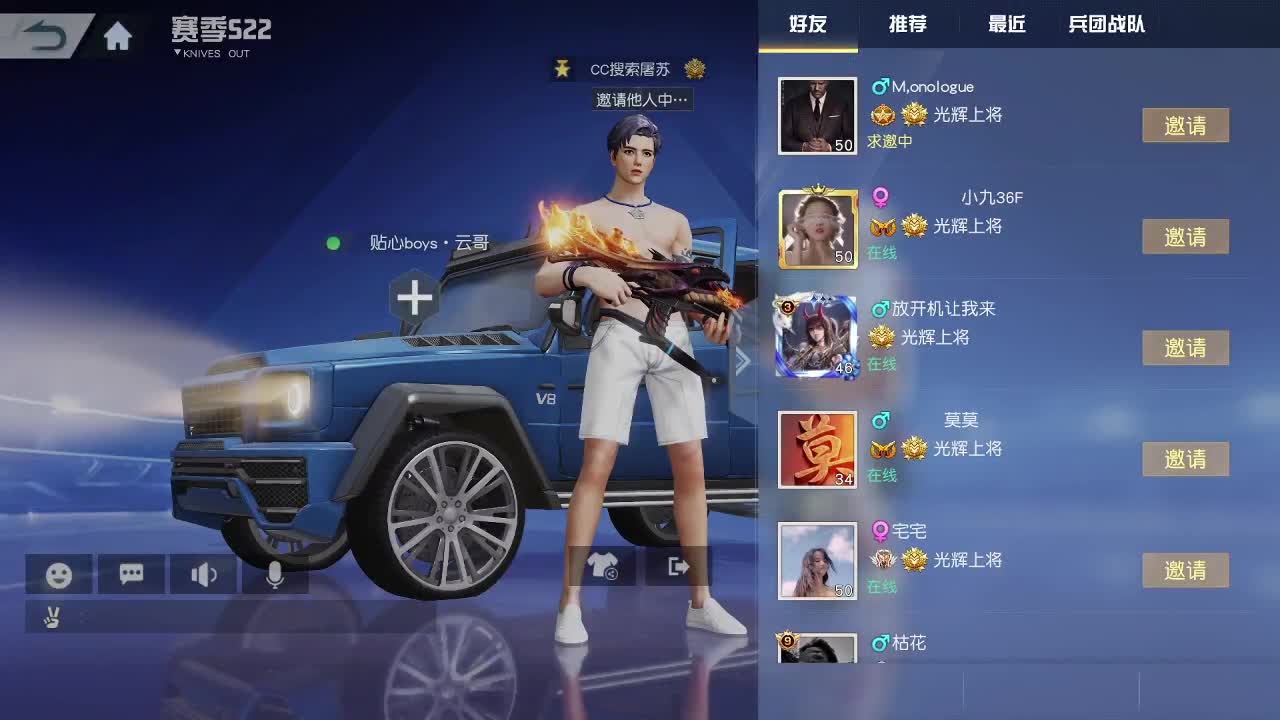Switch to the 最近 tab

1005,25
